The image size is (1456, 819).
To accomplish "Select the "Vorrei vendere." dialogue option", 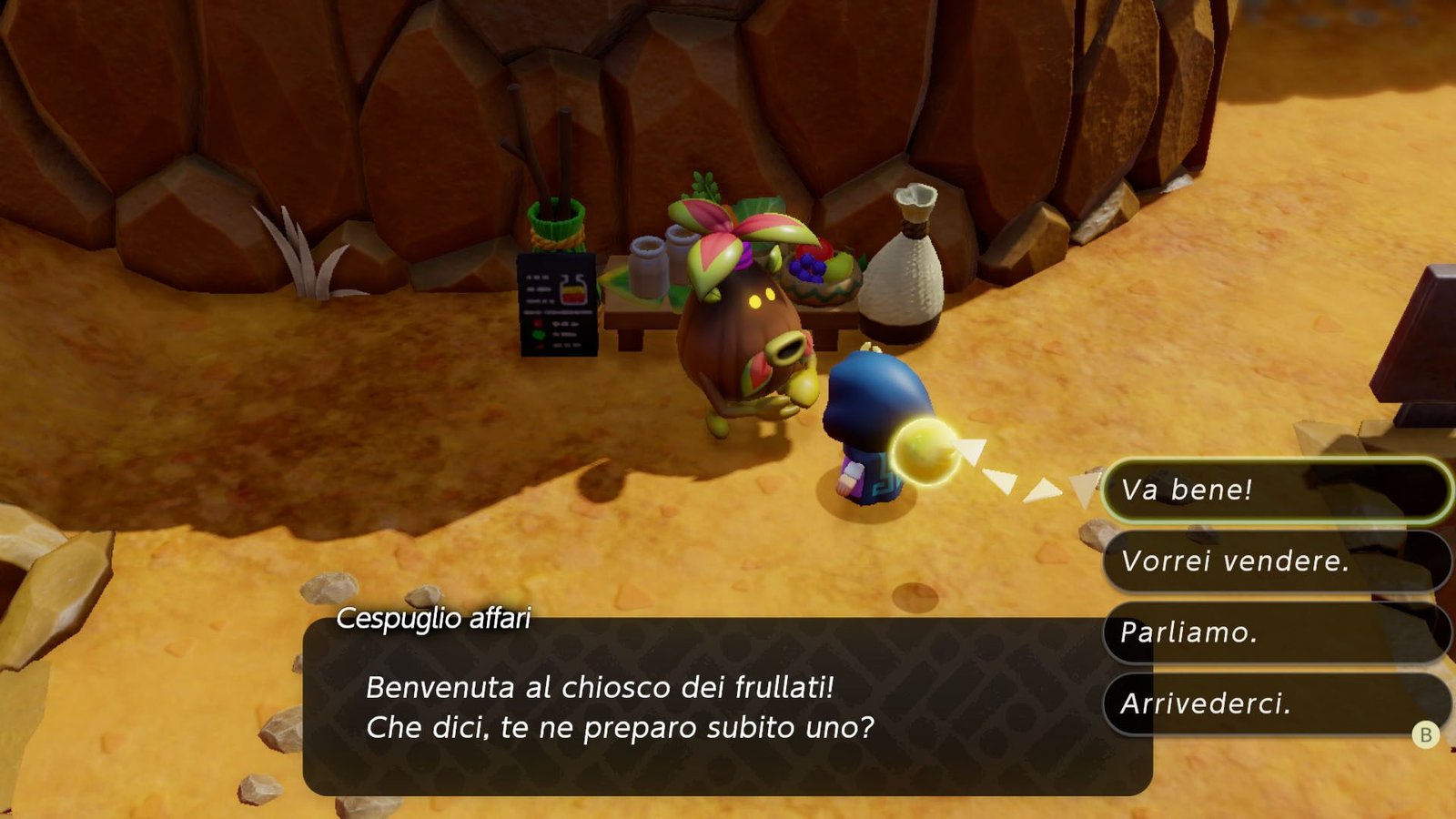I will click(1274, 561).
